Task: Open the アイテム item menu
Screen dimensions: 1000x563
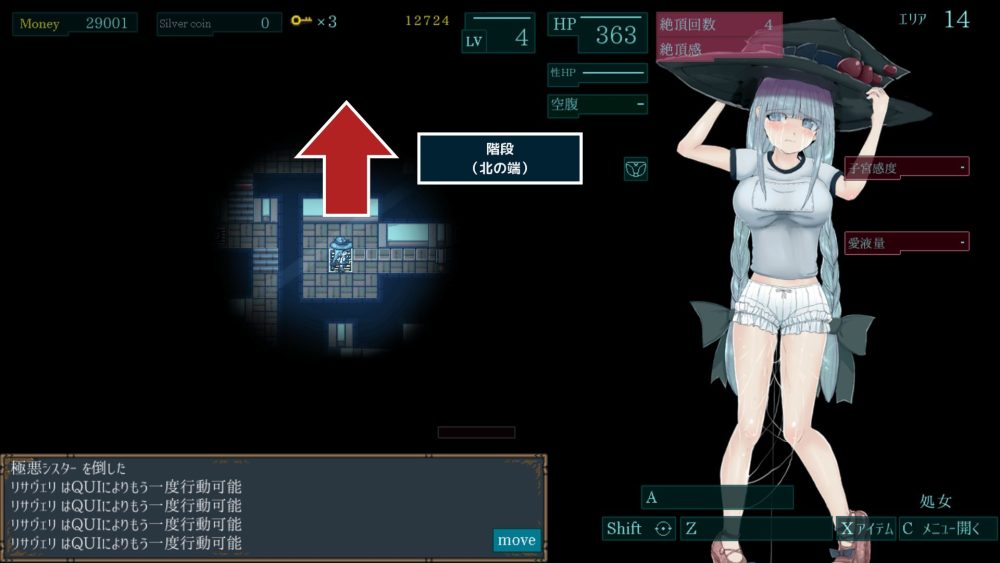Action: pos(866,529)
